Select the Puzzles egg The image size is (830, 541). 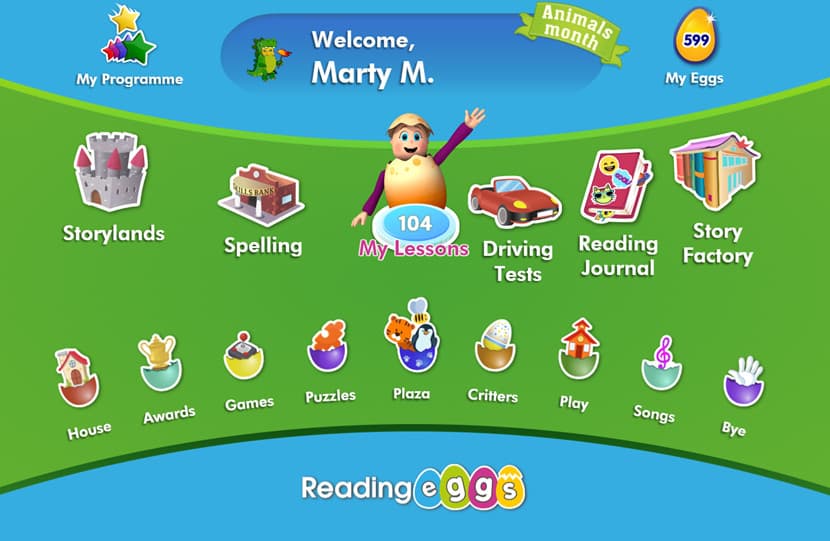coord(328,346)
